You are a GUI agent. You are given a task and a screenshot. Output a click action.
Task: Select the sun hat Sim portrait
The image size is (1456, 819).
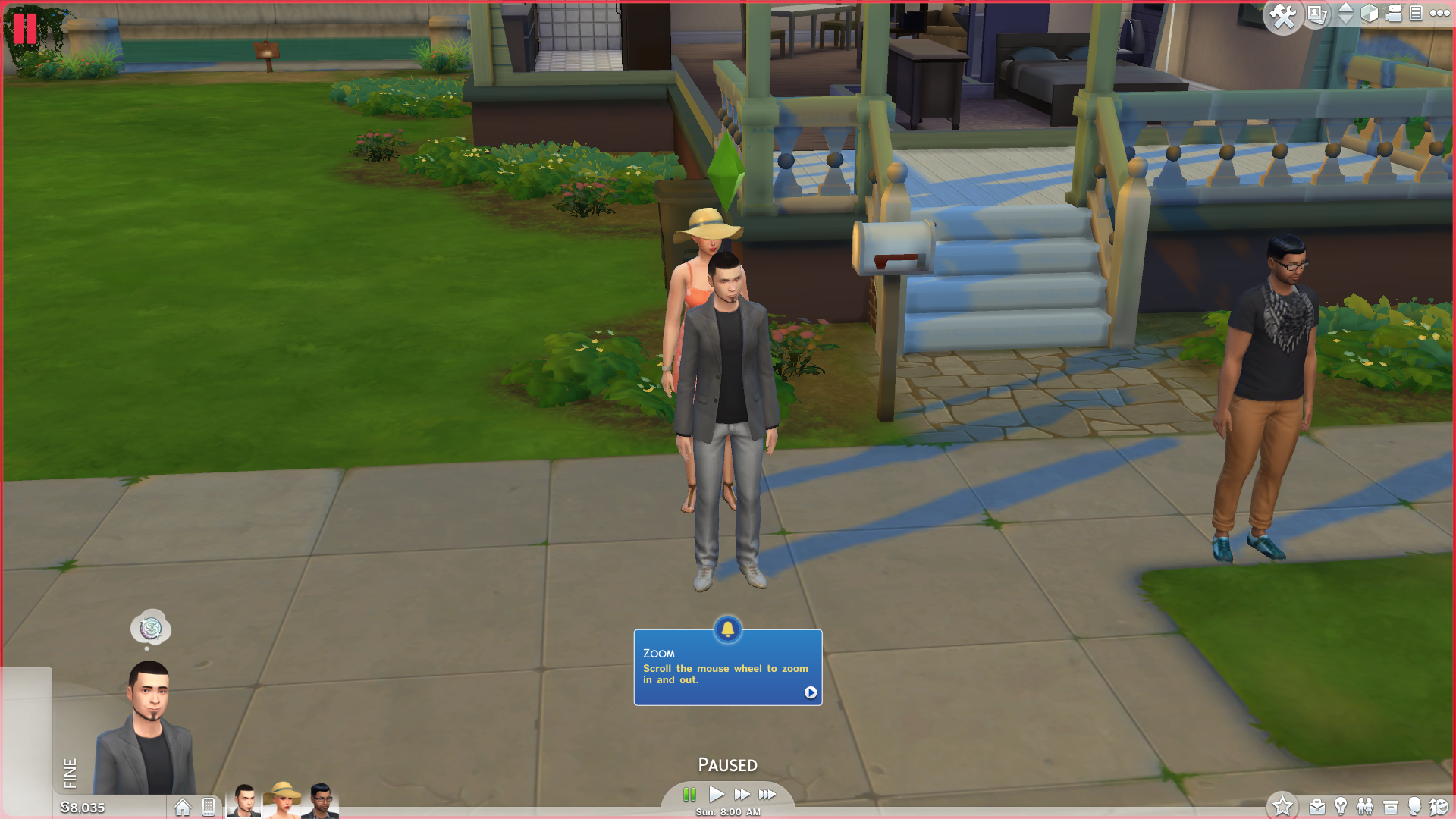click(x=282, y=801)
